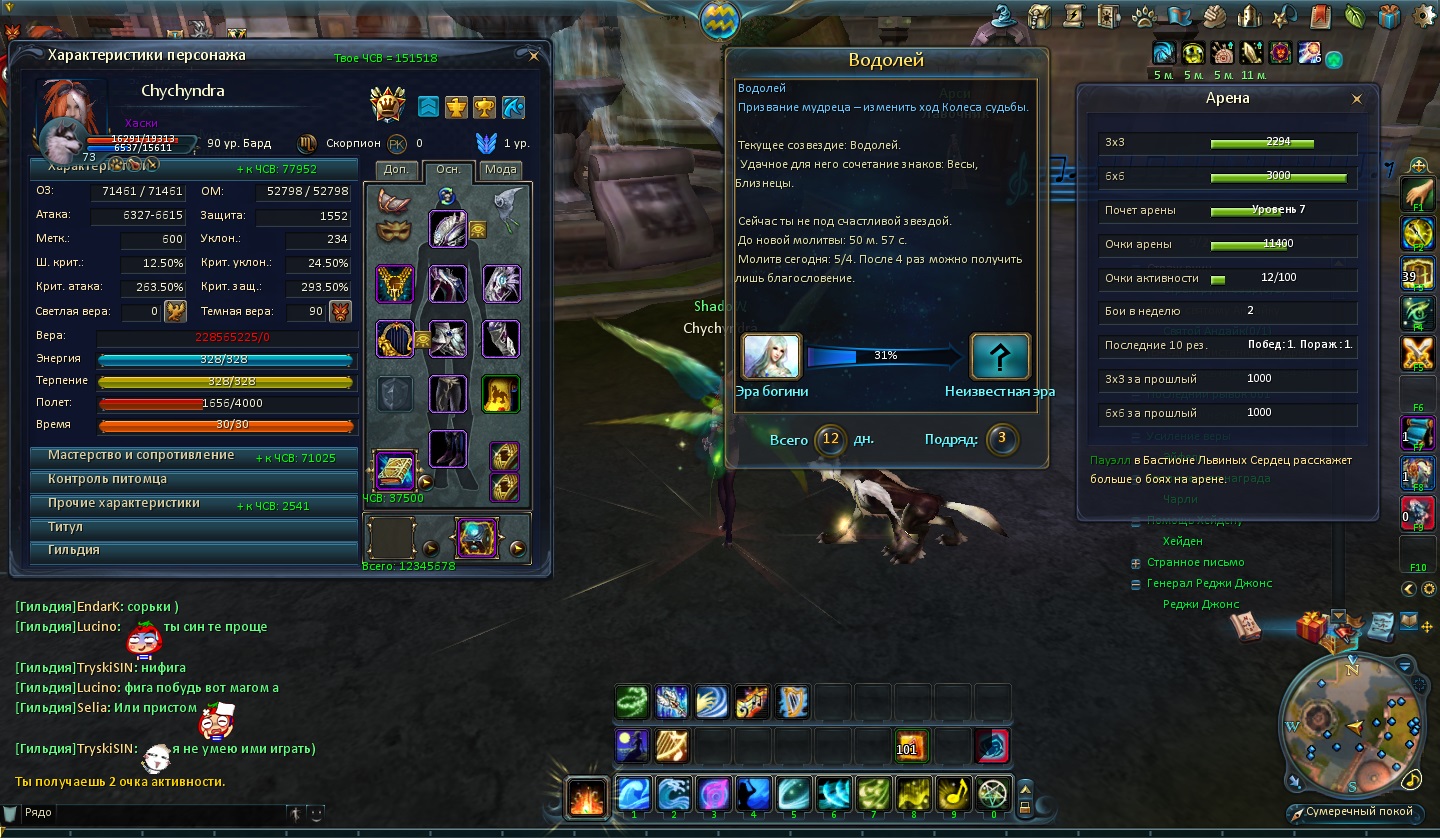This screenshot has width=1440, height=838.
Task: Expand the Контроль питомца section
Action: pyautogui.click(x=108, y=479)
